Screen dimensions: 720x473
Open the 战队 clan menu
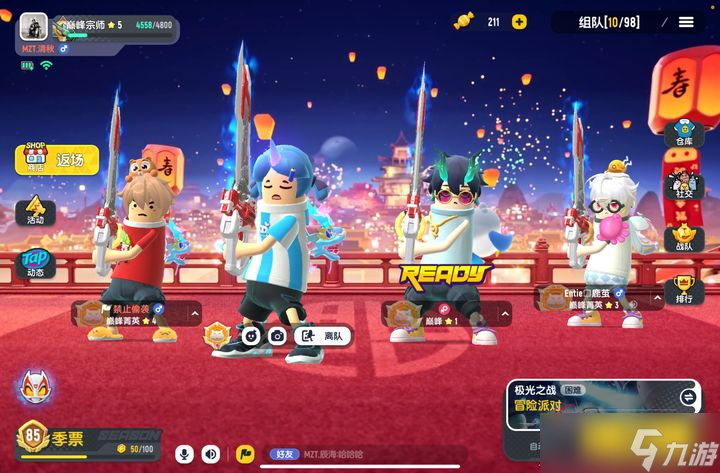684,238
